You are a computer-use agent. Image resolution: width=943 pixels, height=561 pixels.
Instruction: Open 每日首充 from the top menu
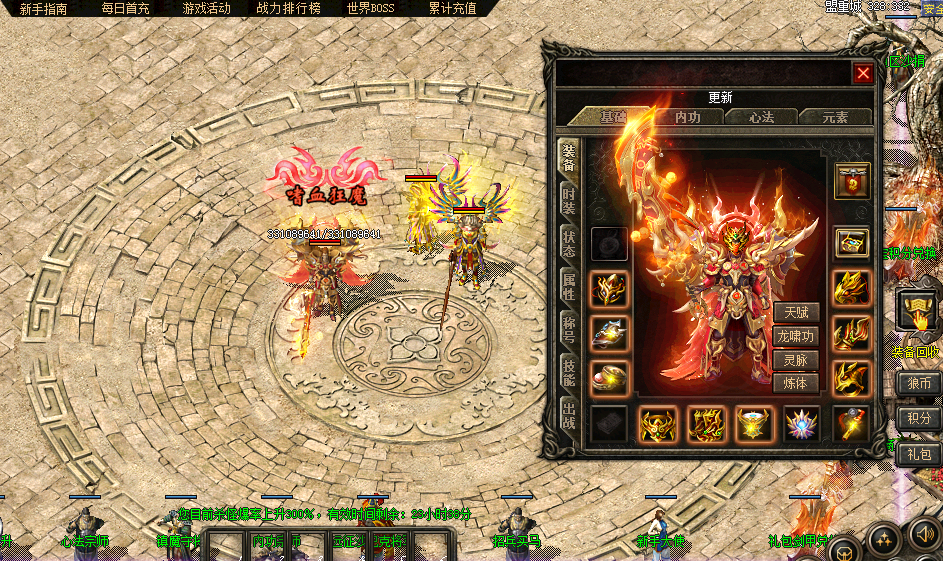125,8
